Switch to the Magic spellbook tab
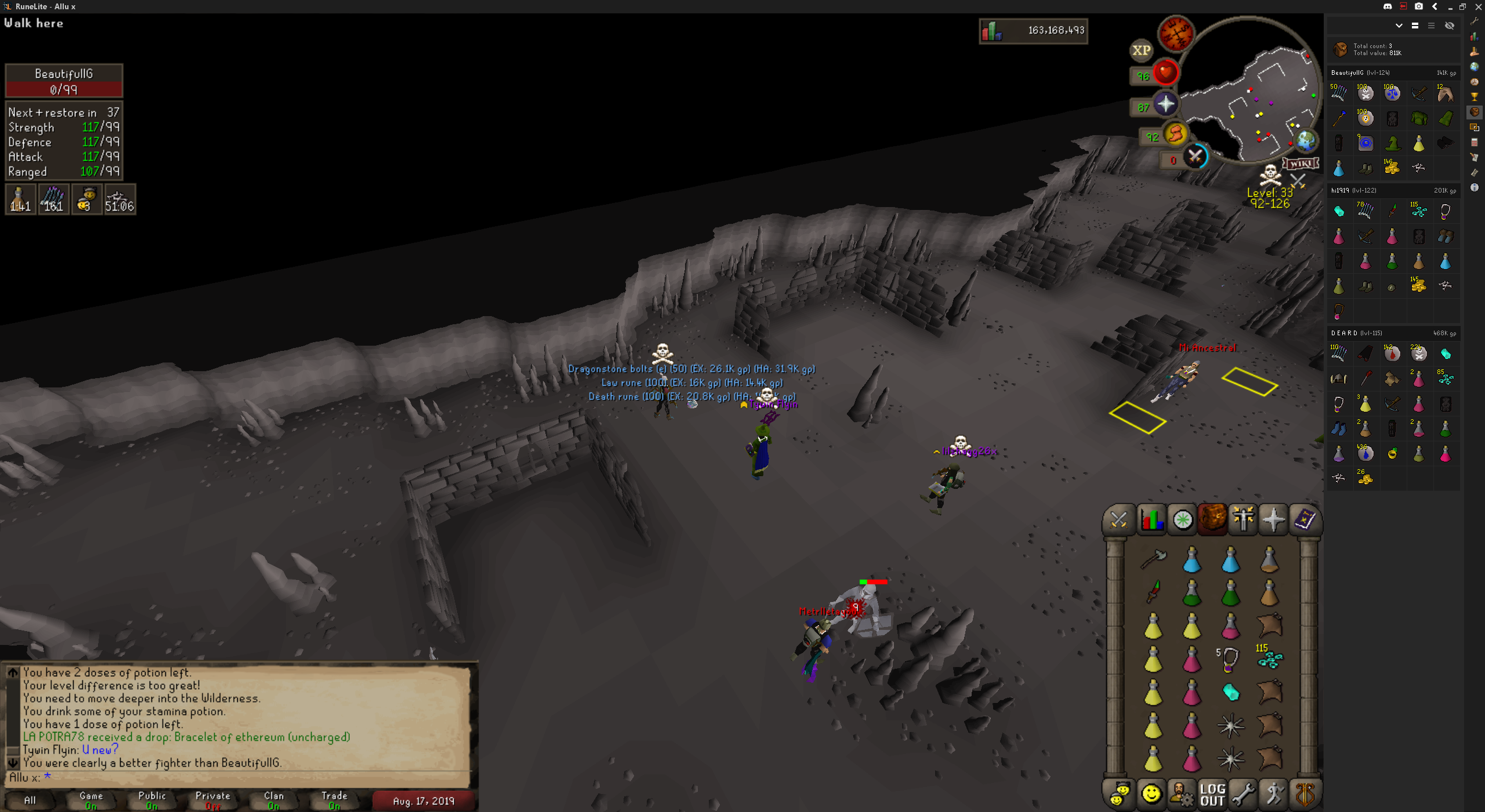 [1305, 519]
